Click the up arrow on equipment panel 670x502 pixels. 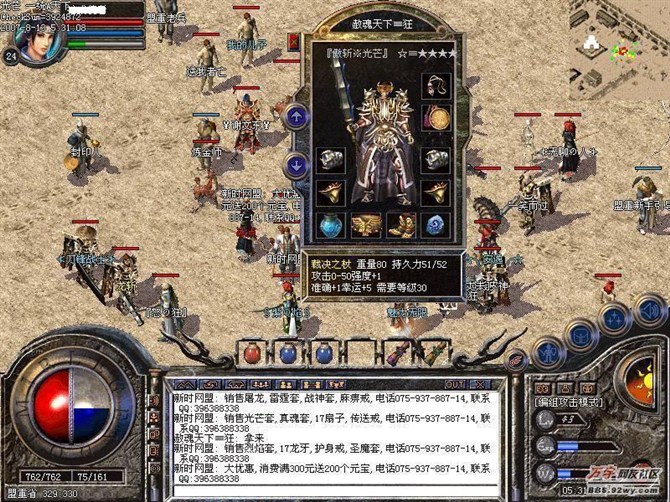point(295,117)
